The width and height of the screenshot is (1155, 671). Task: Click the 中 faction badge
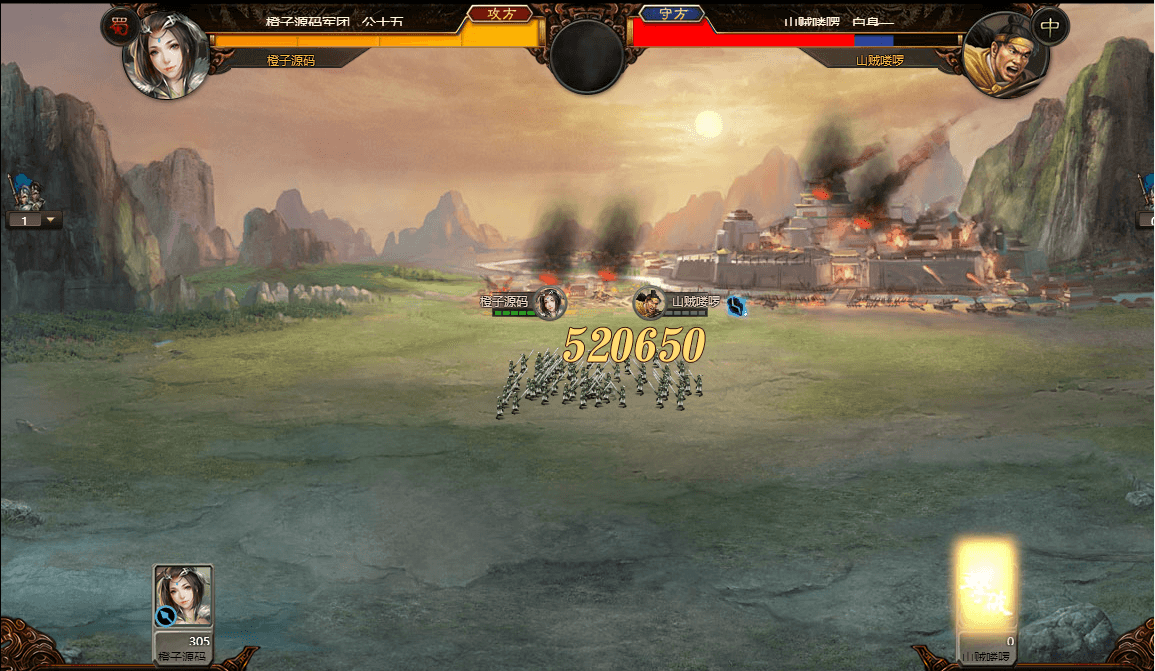coord(1048,27)
